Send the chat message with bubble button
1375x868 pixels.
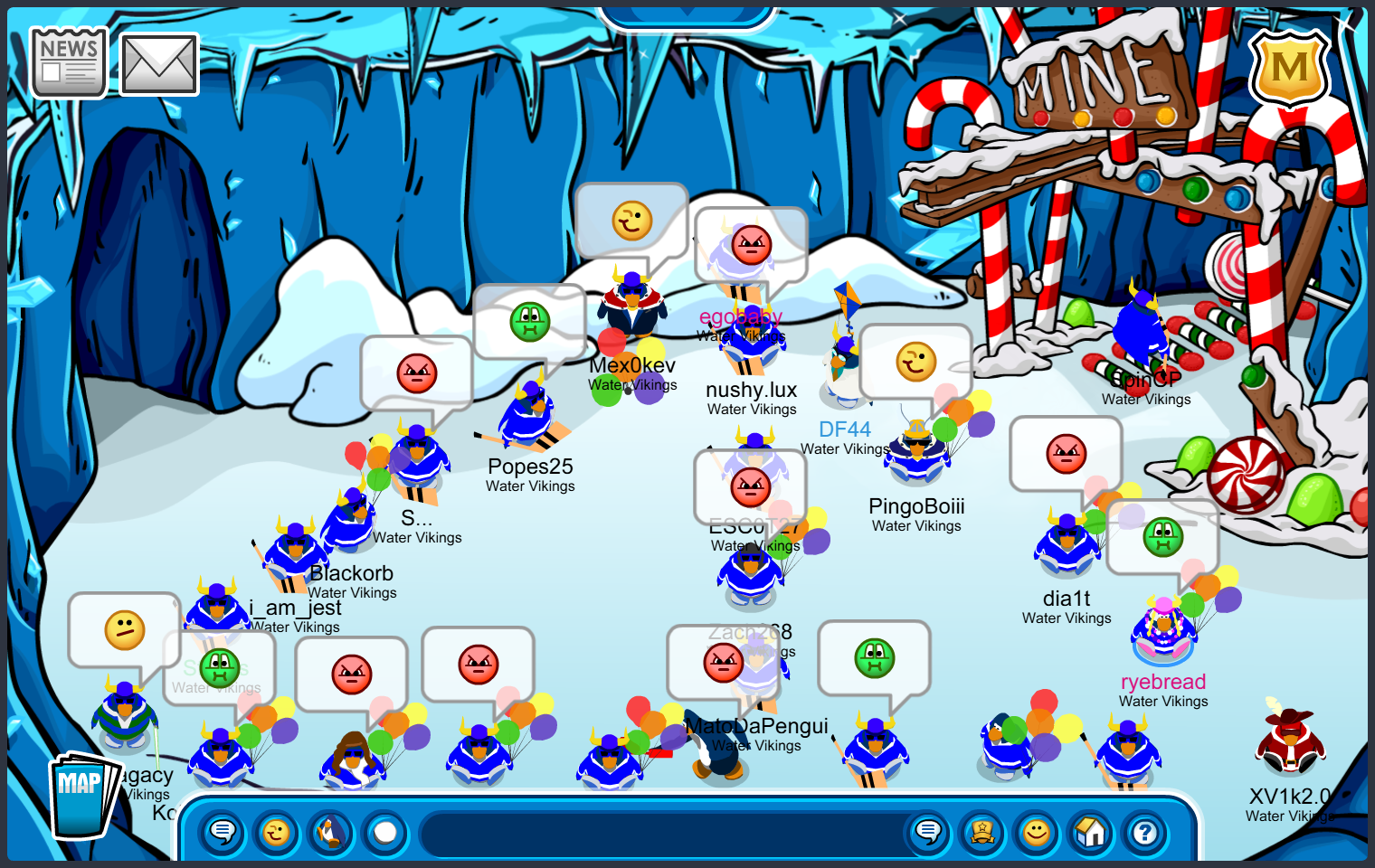tap(928, 832)
